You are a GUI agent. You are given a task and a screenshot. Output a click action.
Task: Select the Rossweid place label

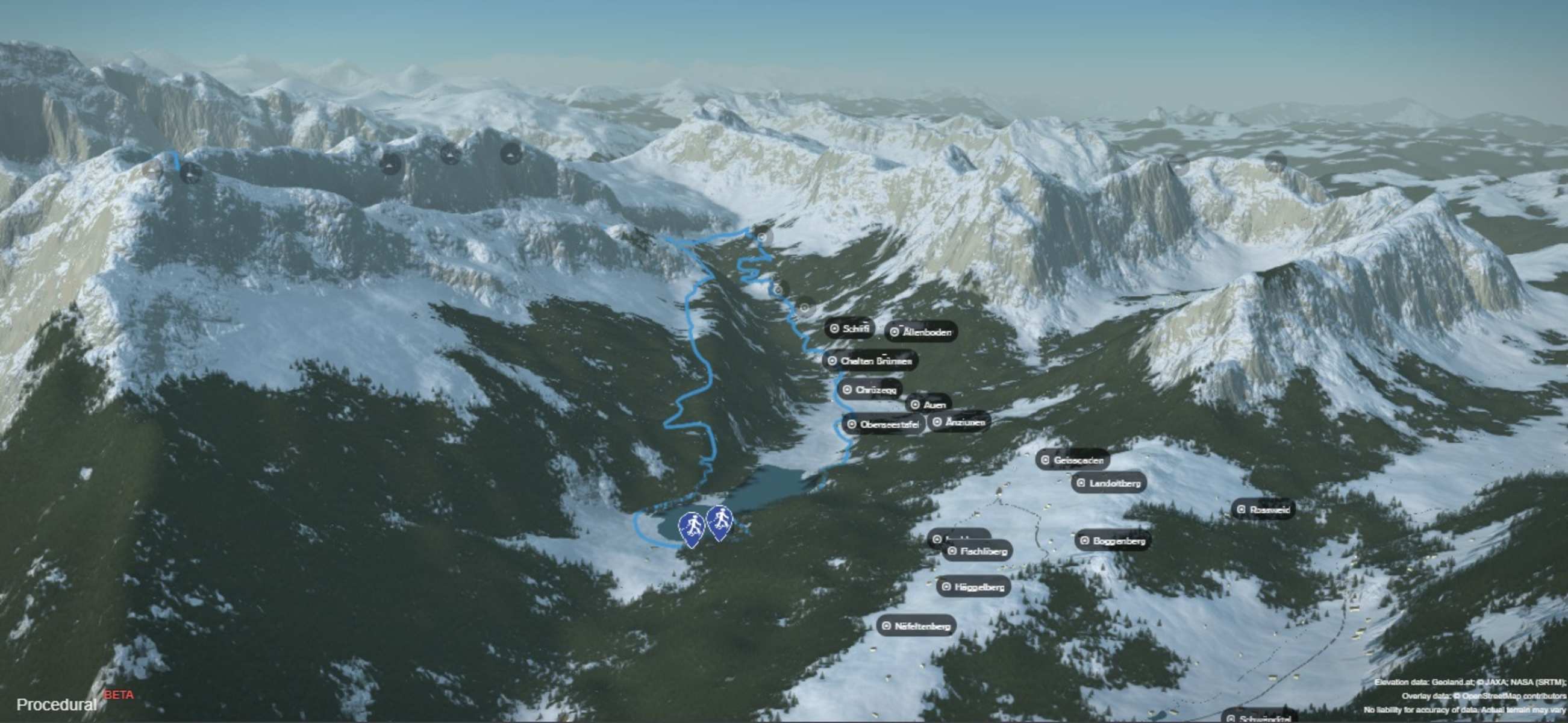click(1264, 510)
